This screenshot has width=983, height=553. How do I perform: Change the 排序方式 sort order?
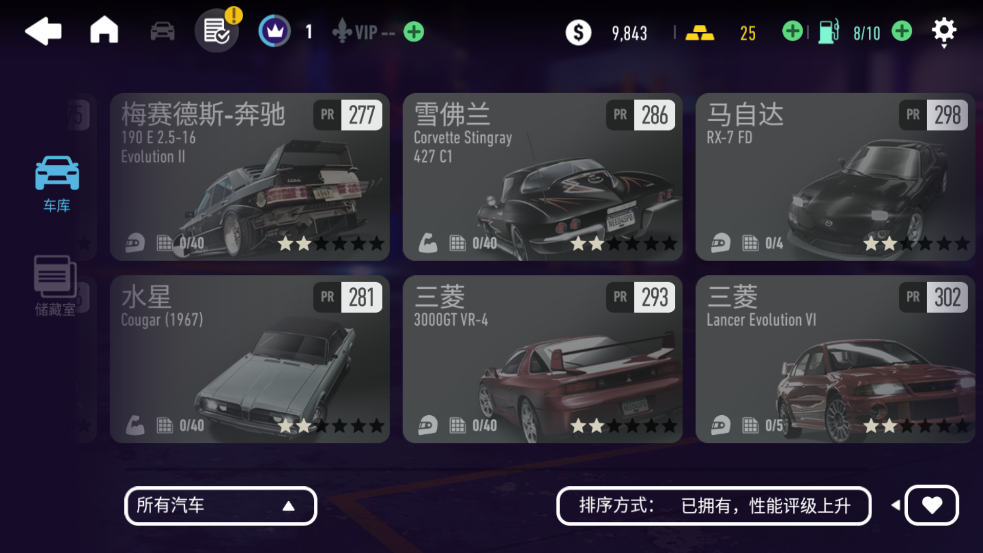tap(715, 506)
